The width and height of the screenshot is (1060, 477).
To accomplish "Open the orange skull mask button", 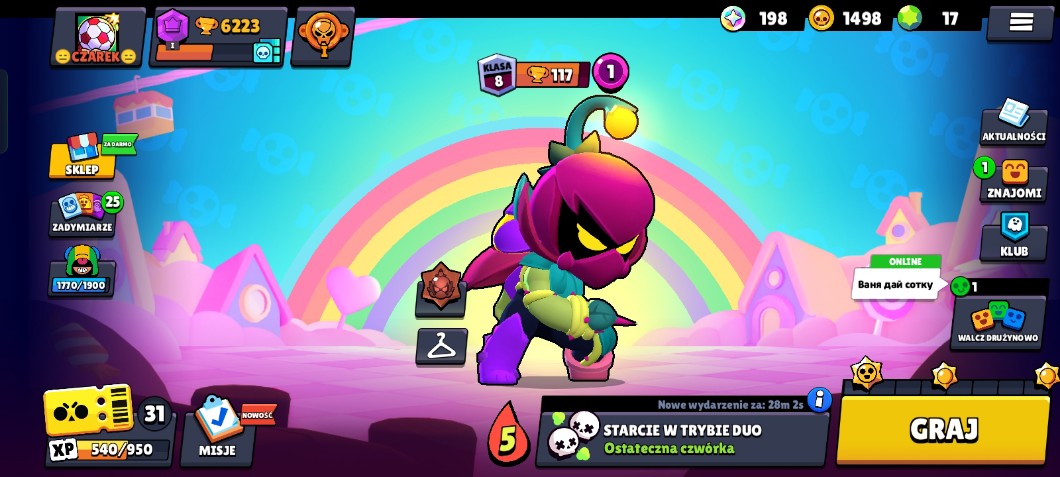I will click(322, 38).
